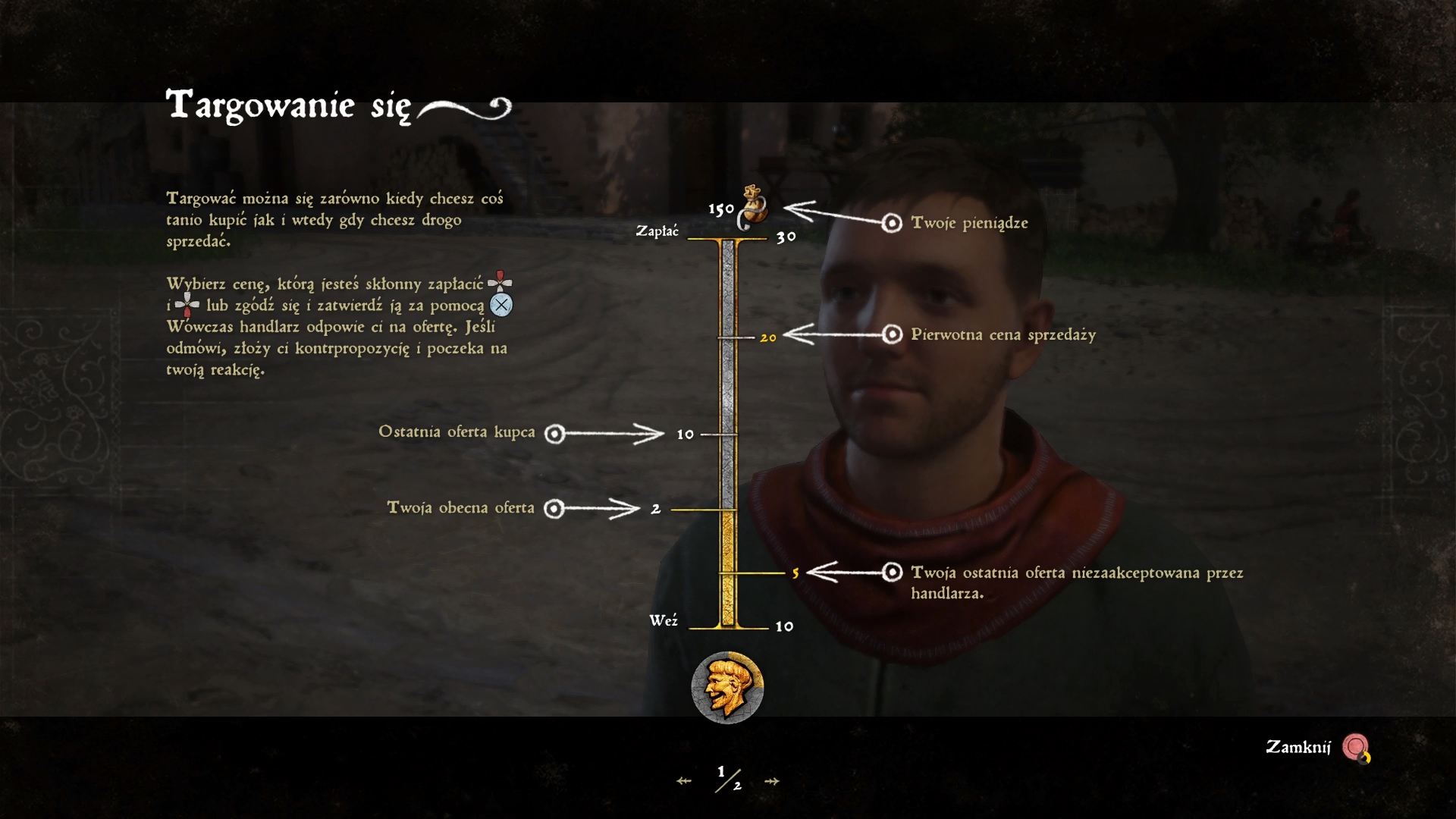Click the money pouch icon by 150
Image resolution: width=1456 pixels, height=819 pixels.
click(752, 206)
